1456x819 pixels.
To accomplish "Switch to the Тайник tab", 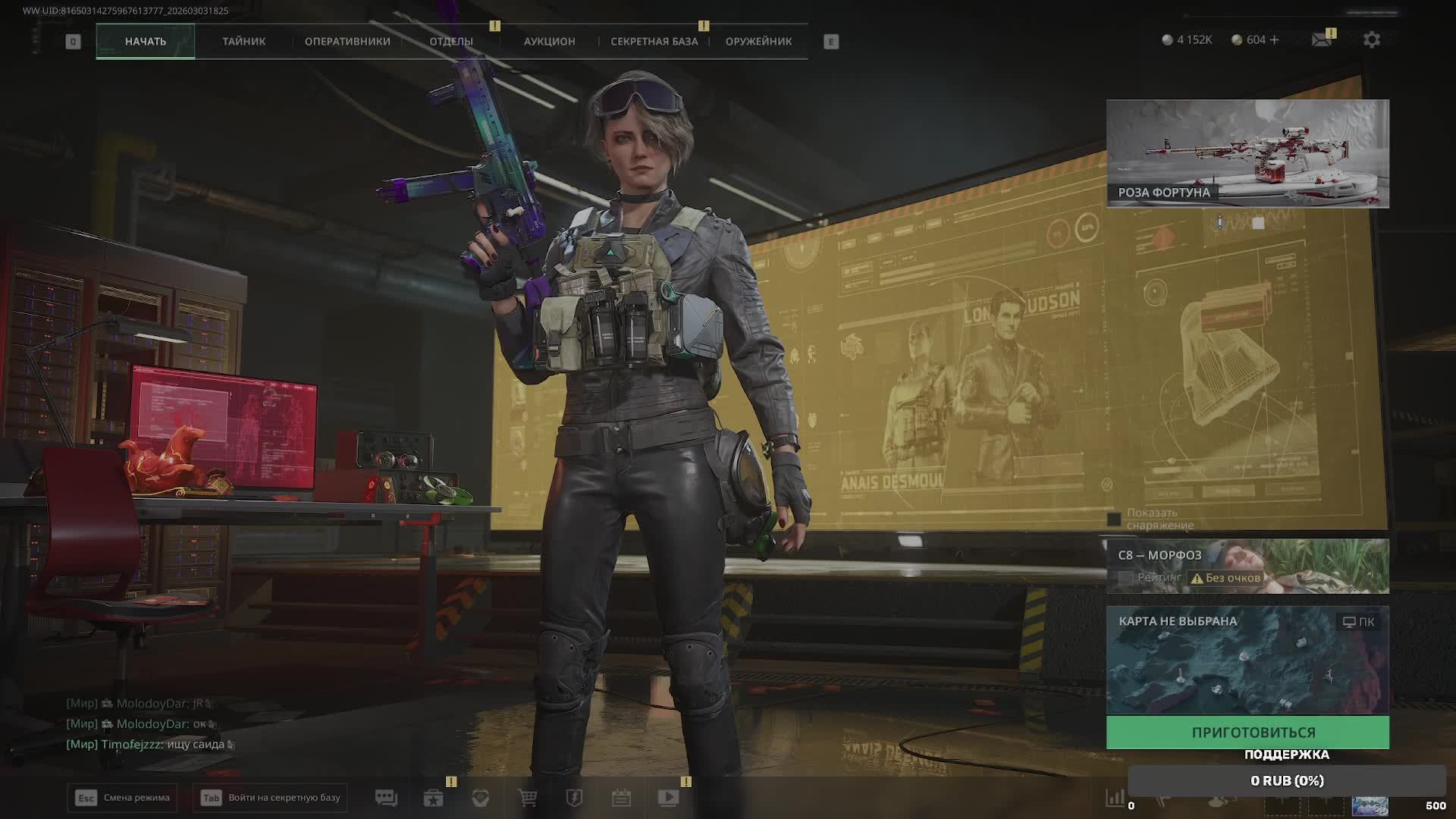I will 243,41.
